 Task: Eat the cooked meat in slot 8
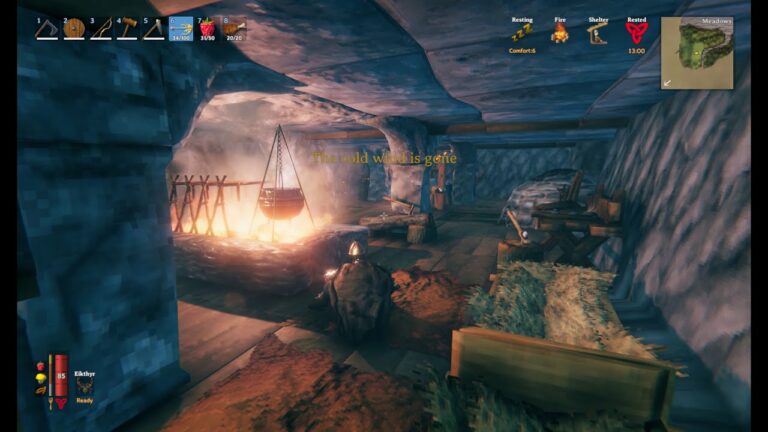234,29
